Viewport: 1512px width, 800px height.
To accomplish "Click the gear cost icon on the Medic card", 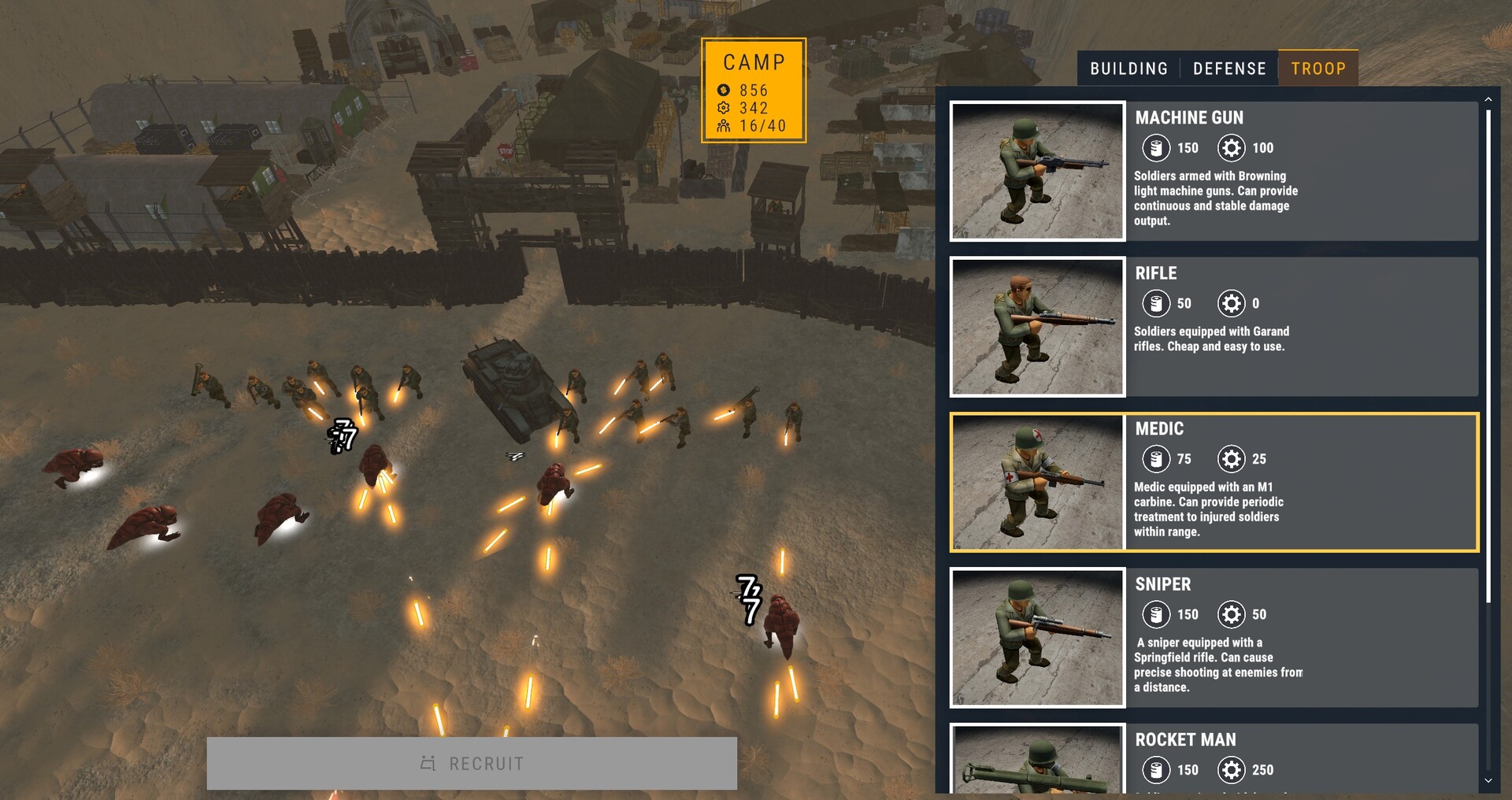I will pyautogui.click(x=1233, y=459).
